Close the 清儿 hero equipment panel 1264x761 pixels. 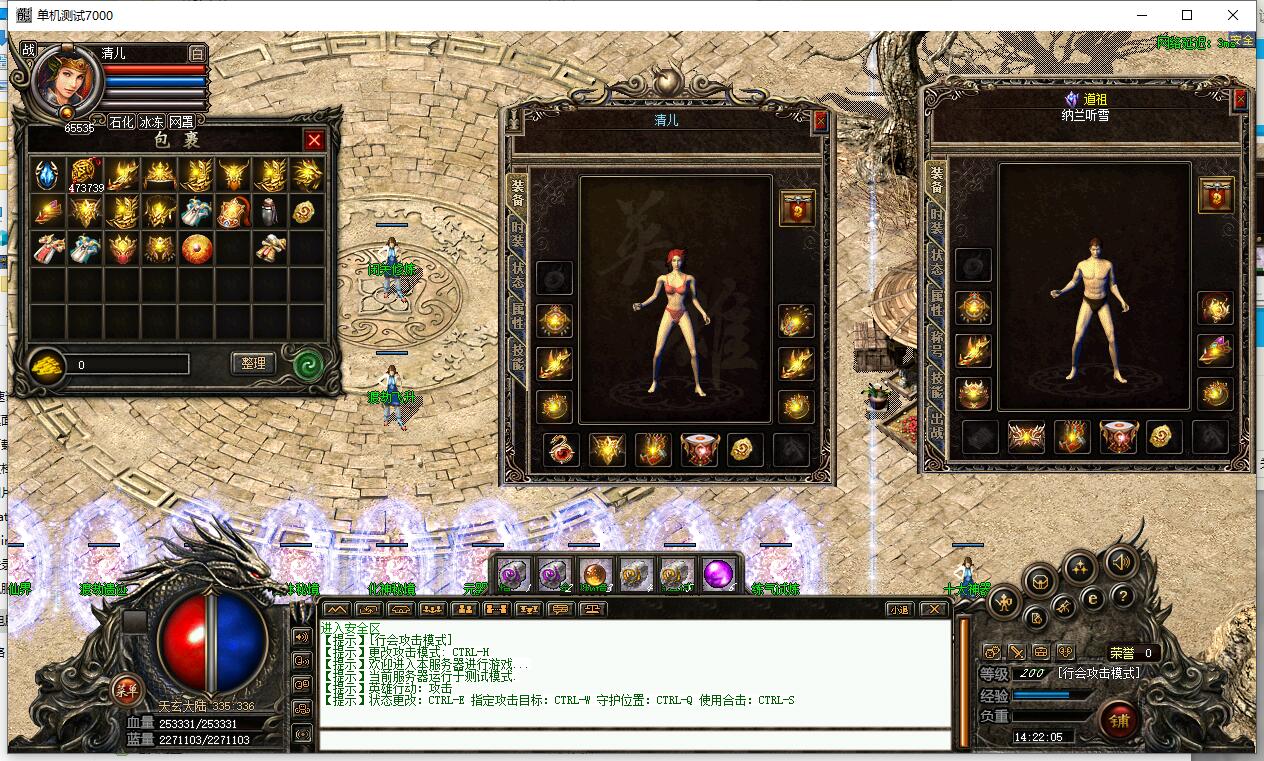pos(820,121)
